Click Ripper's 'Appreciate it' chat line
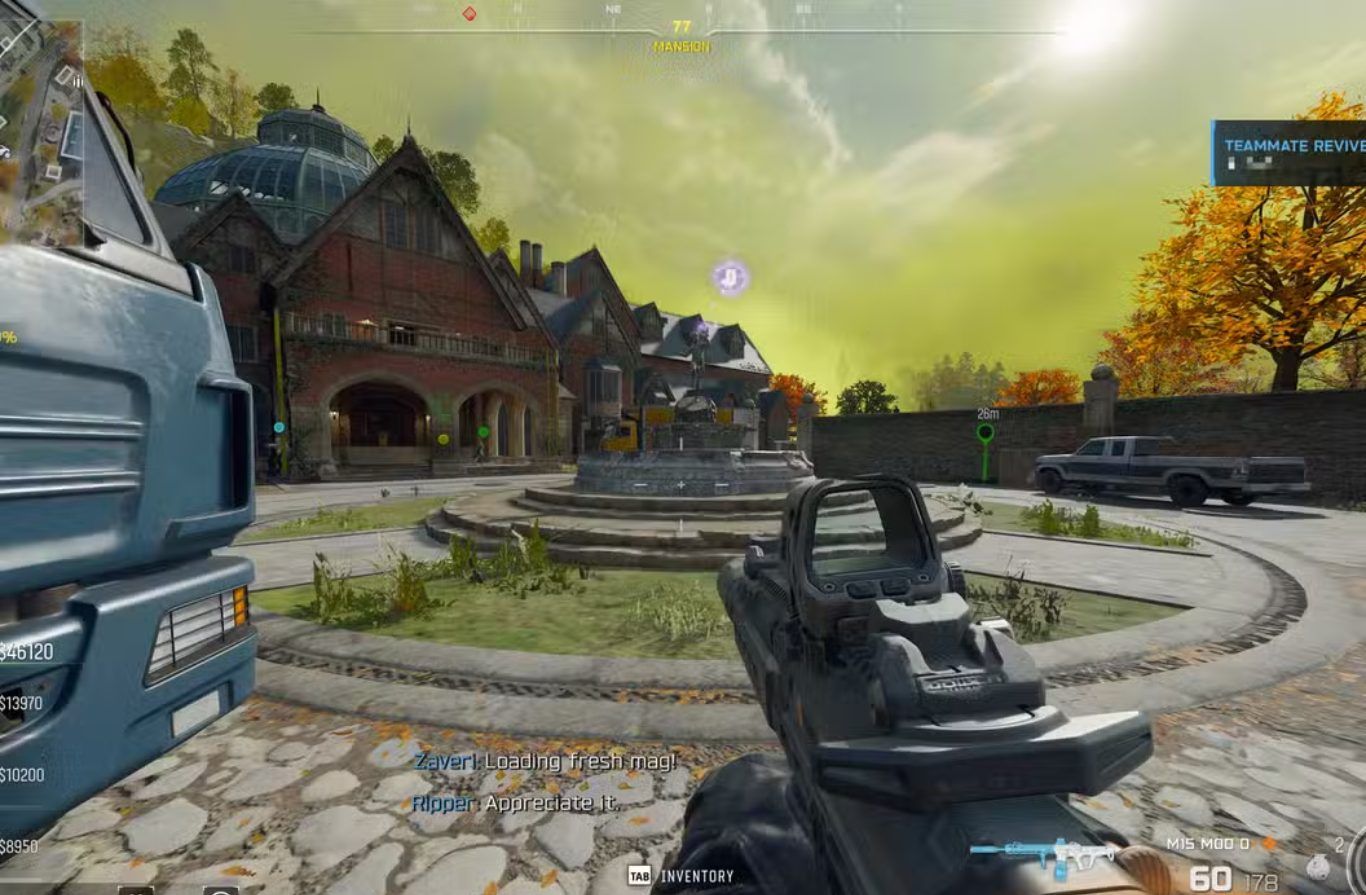Screen dimensions: 1366x895 515,802
